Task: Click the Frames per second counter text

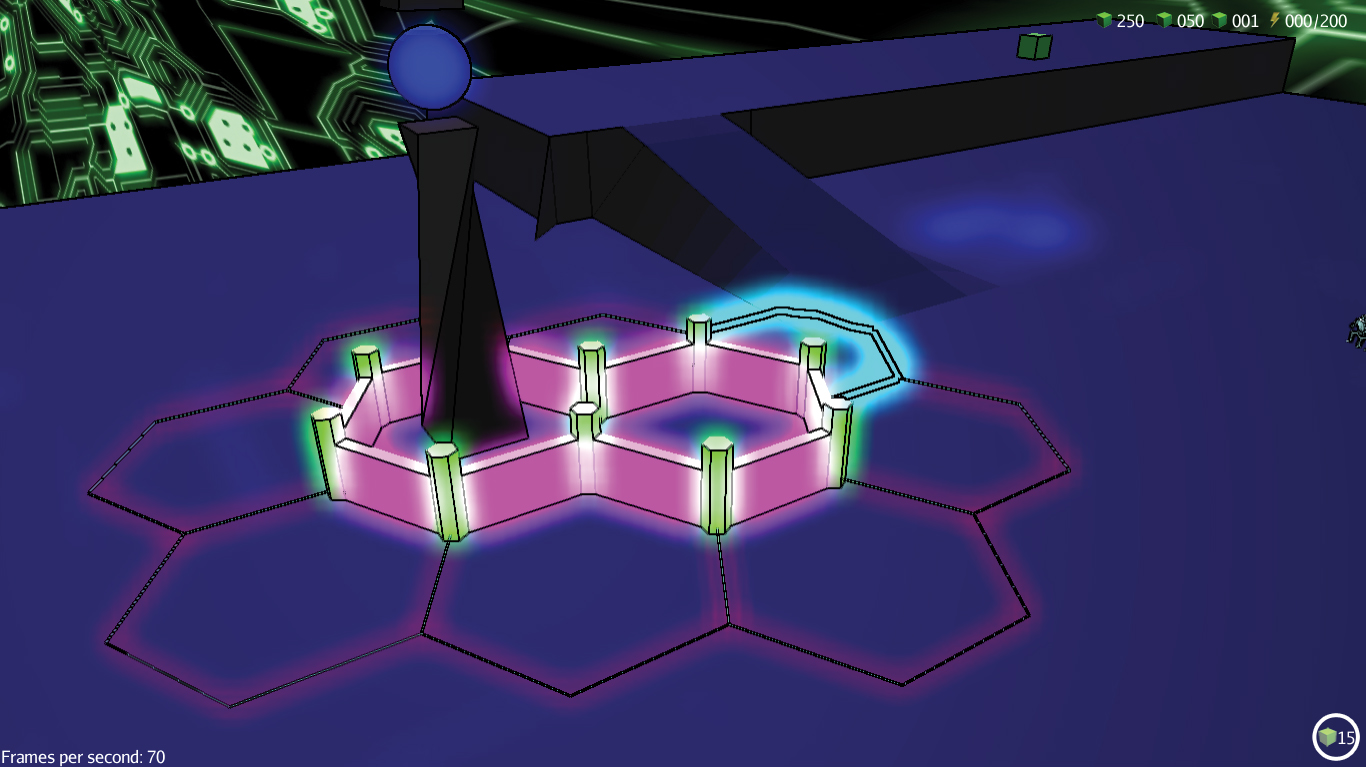Action: [x=80, y=757]
